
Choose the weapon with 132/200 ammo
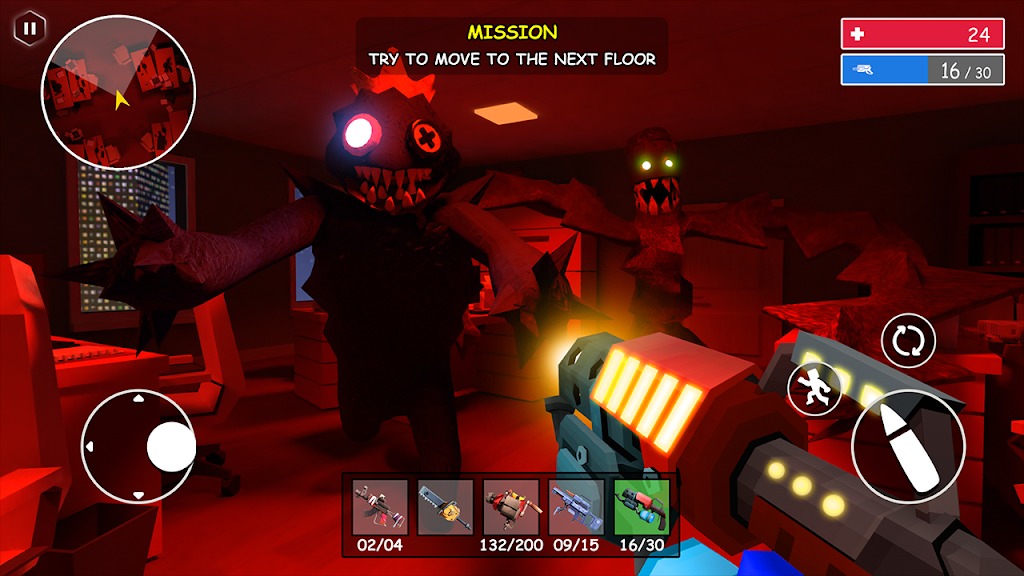pos(511,507)
